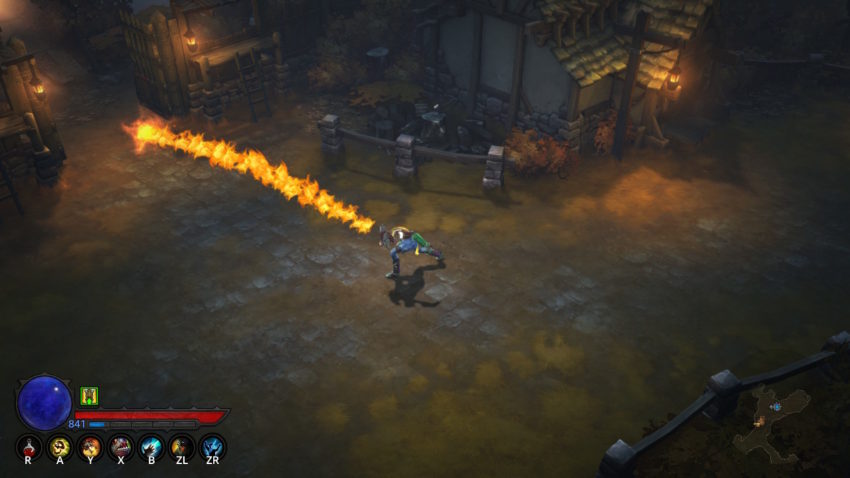Trigger the fiery orange skill icon
This screenshot has width=850, height=478.
point(90,447)
